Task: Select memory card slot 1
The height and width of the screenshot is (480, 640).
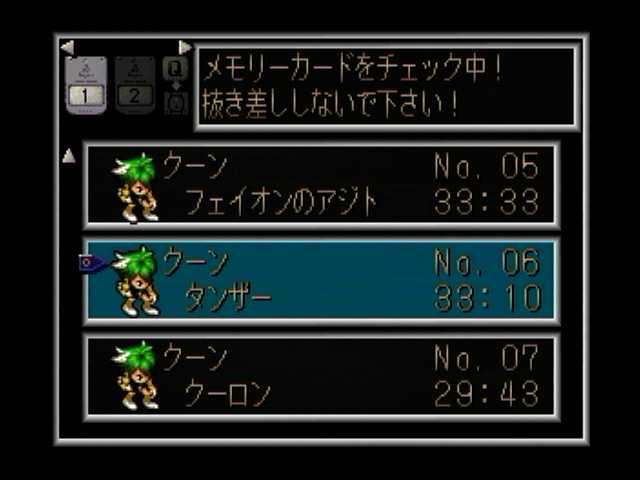Action: click(85, 85)
